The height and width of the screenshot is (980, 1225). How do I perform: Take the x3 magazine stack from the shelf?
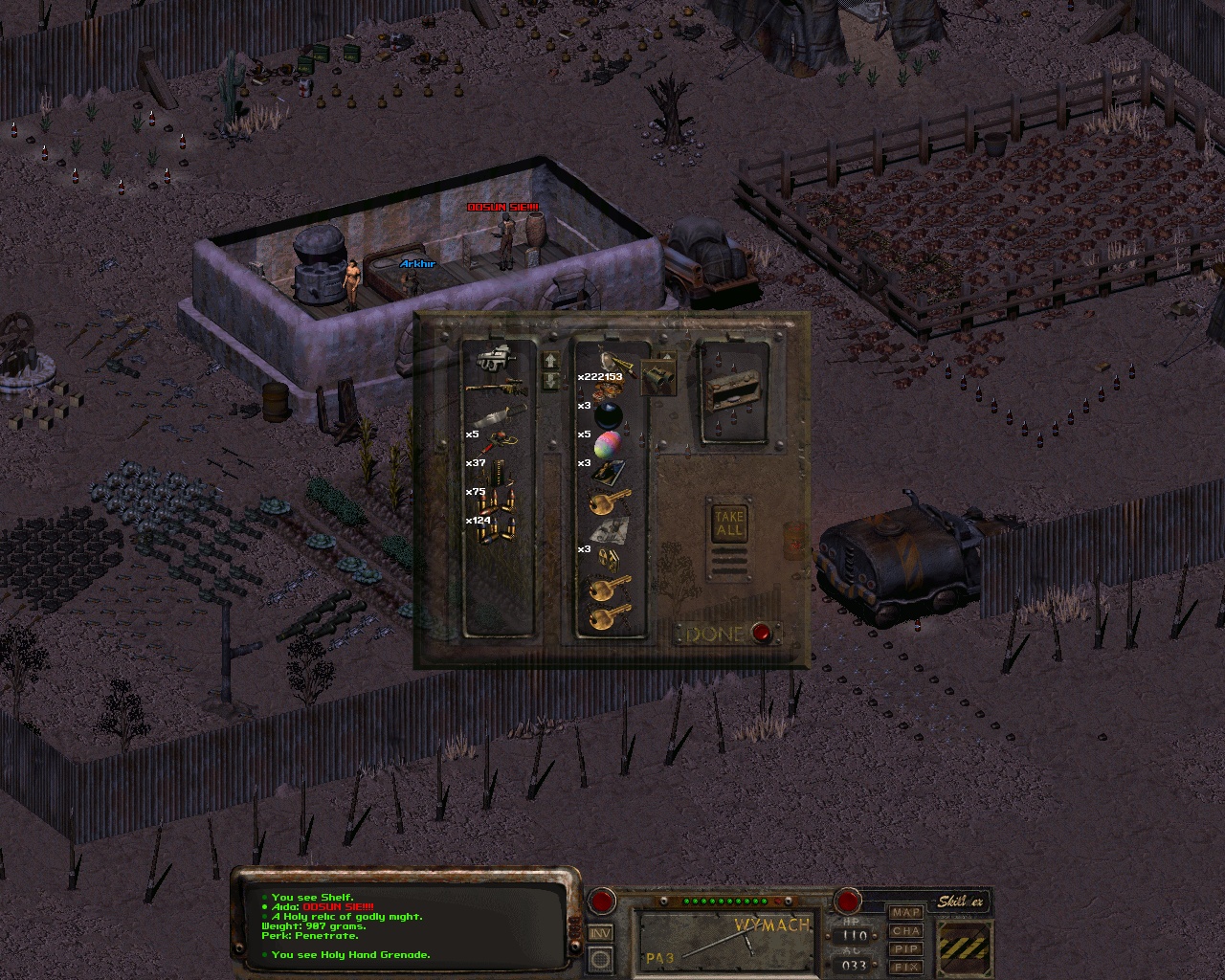[610, 472]
